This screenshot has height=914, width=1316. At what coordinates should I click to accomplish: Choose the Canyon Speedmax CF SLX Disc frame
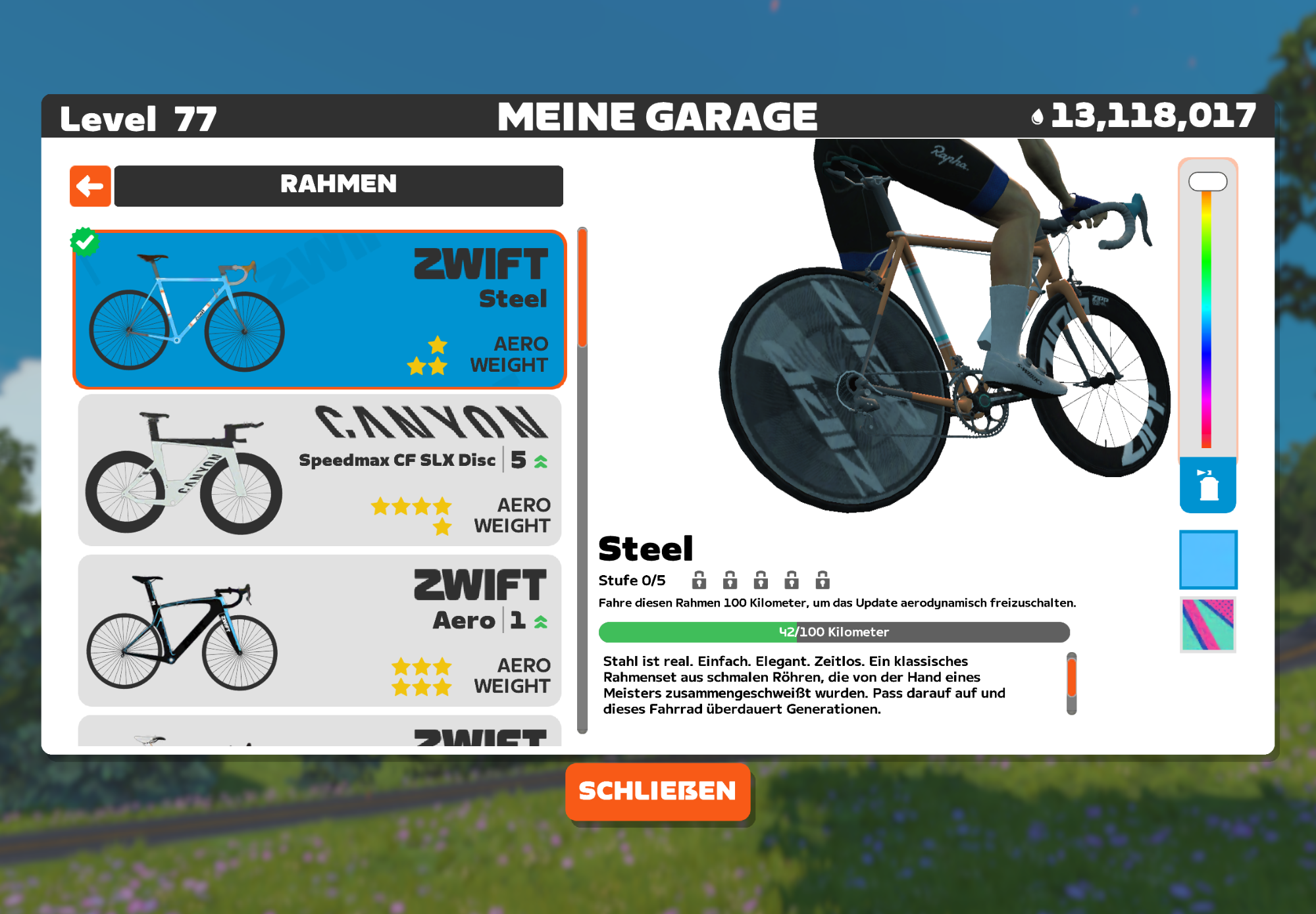point(319,470)
